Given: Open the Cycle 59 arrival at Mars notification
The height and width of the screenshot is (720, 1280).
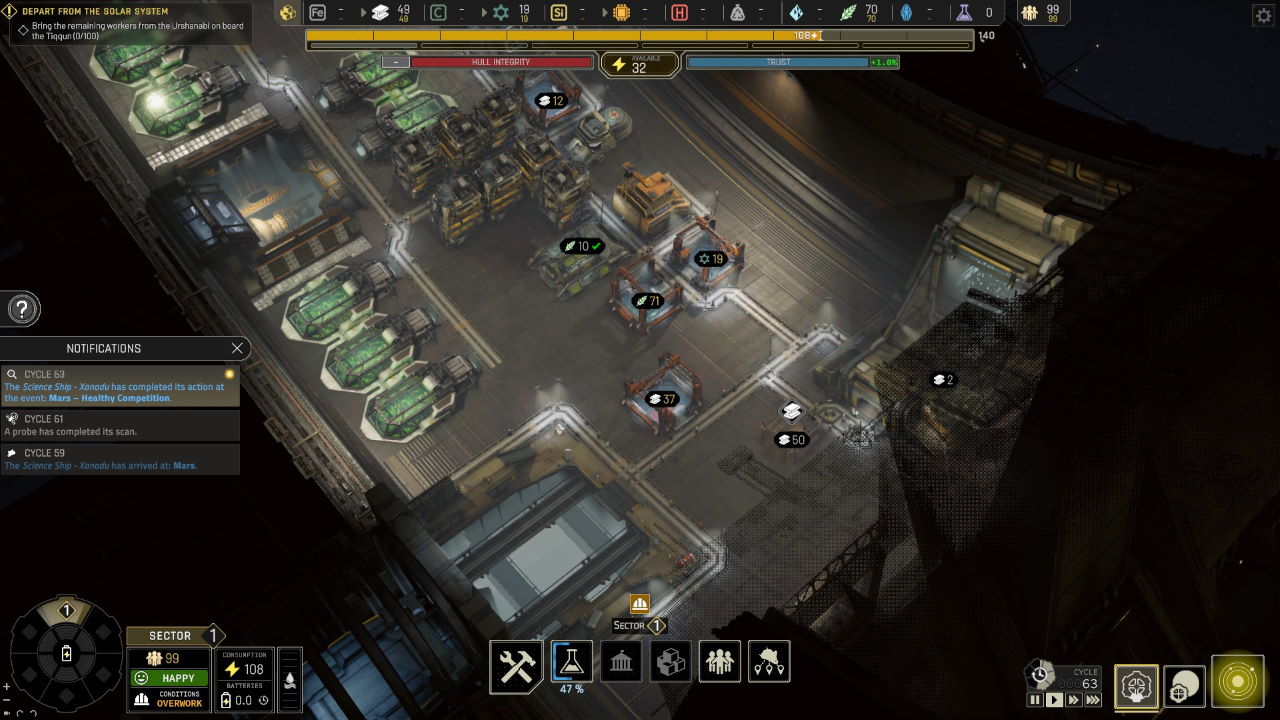Looking at the screenshot, I should click(120, 459).
